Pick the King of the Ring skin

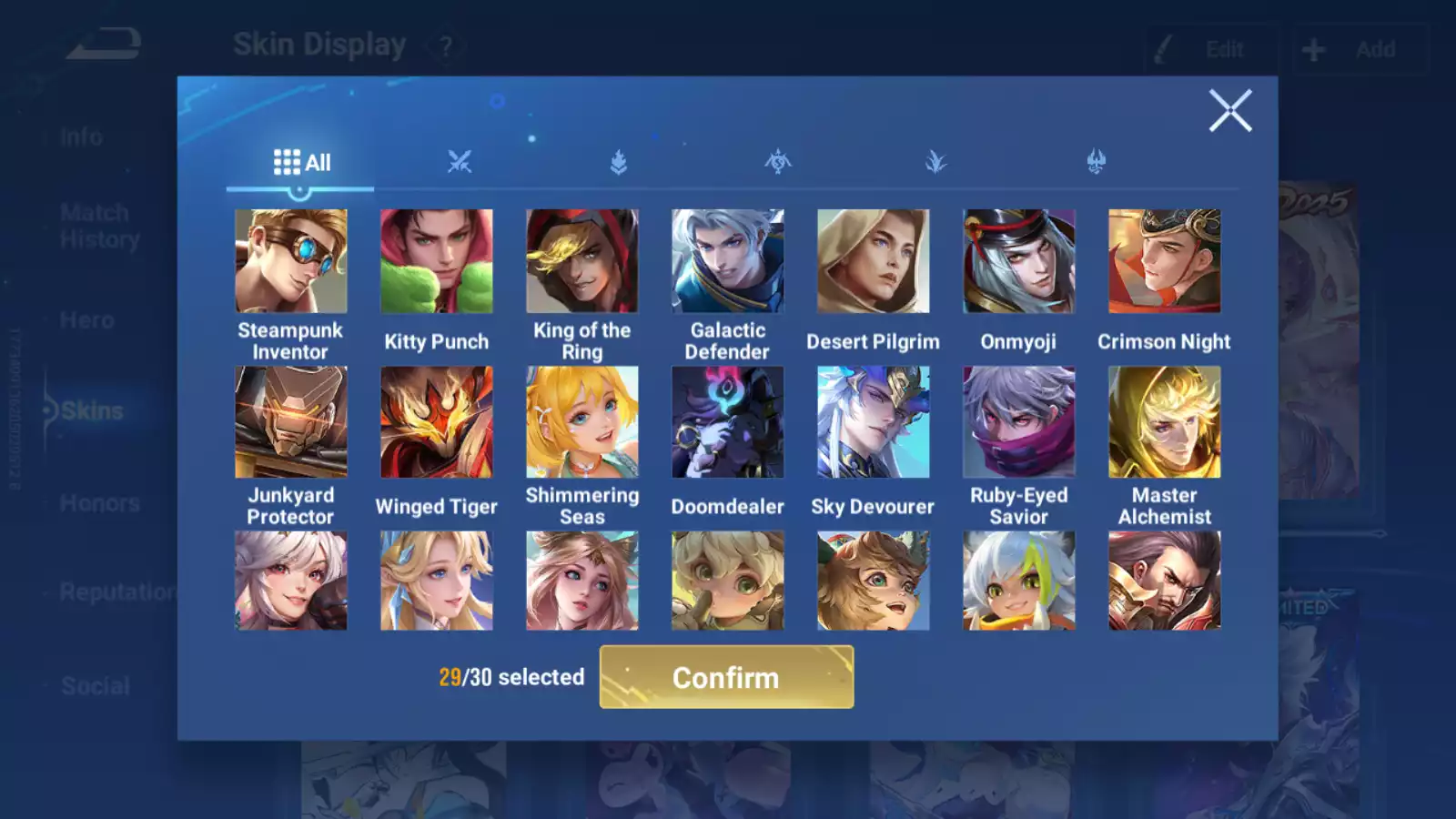coord(582,262)
